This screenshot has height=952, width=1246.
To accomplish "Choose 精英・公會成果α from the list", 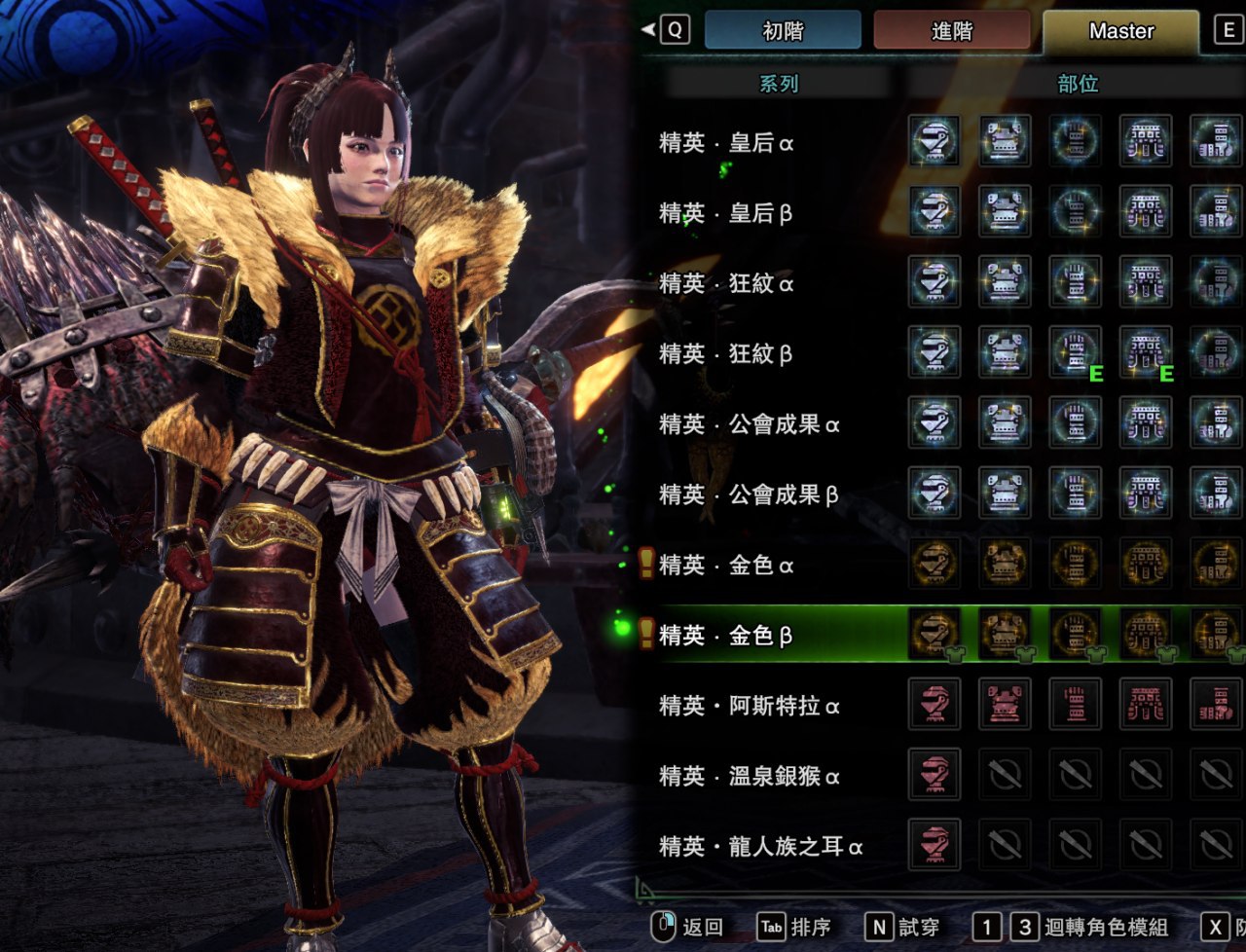I will pyautogui.click(x=750, y=424).
